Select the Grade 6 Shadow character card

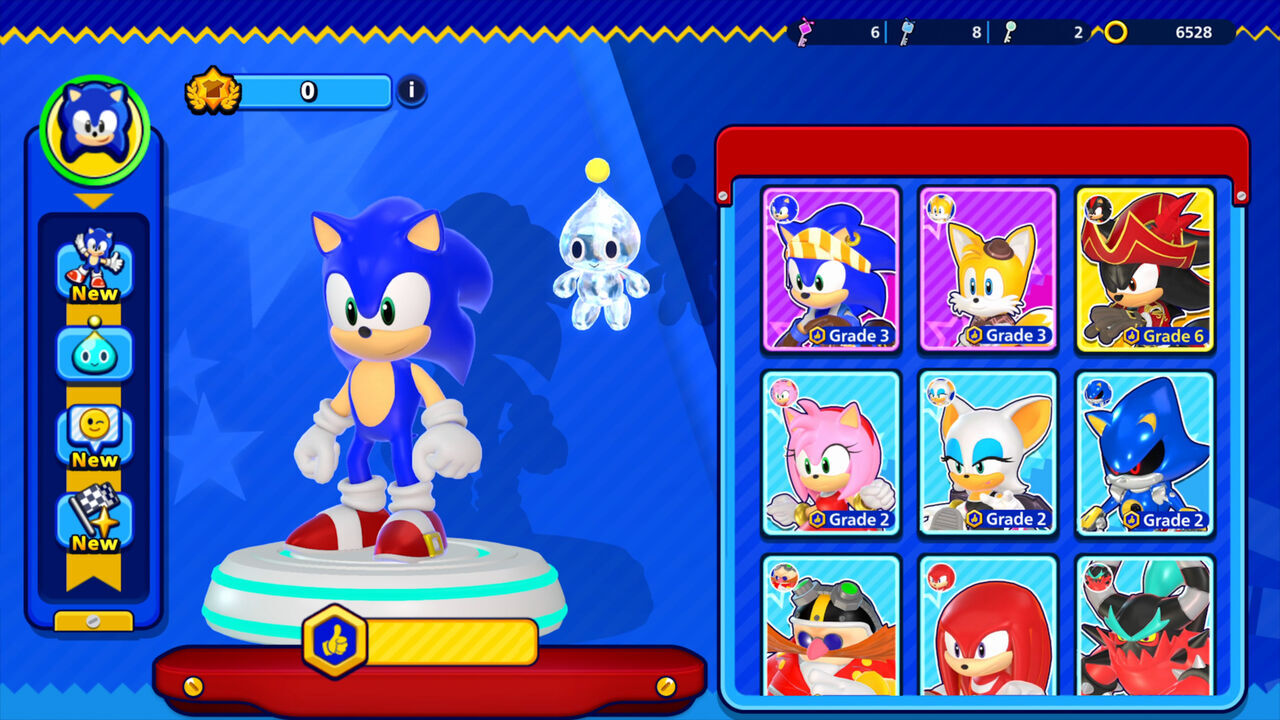[1146, 270]
